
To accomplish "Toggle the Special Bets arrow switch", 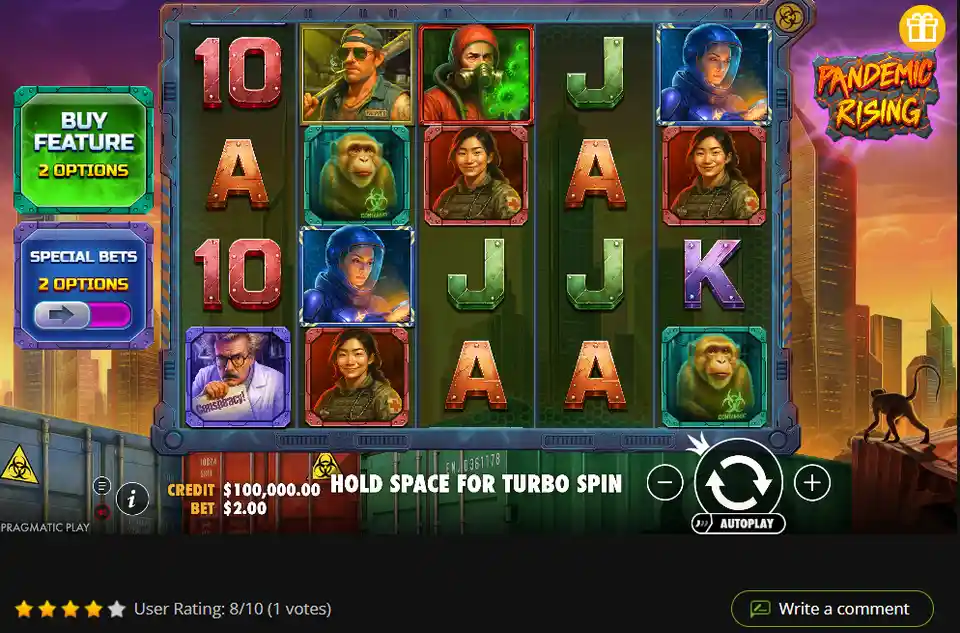I will pyautogui.click(x=83, y=315).
